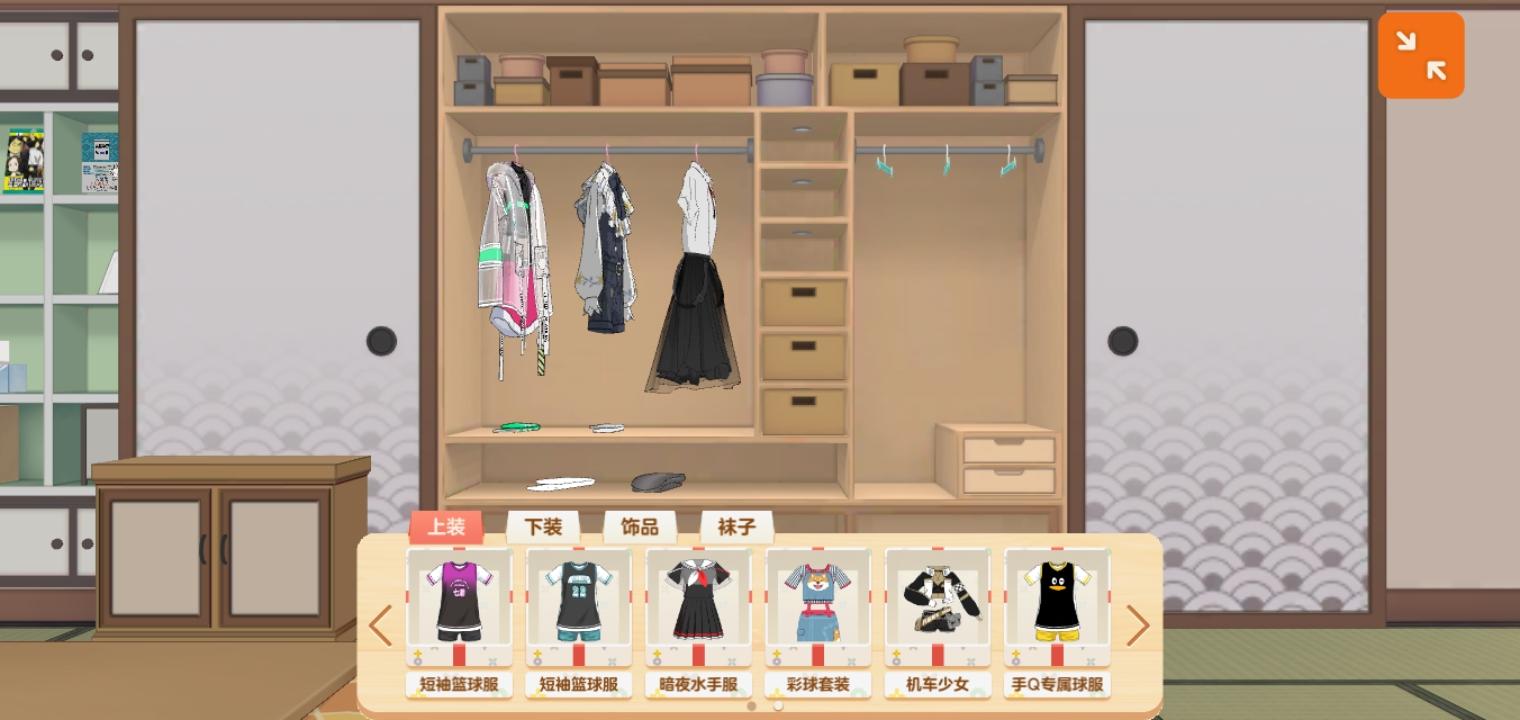Click the right arrow to browse more outfits

(x=1139, y=624)
